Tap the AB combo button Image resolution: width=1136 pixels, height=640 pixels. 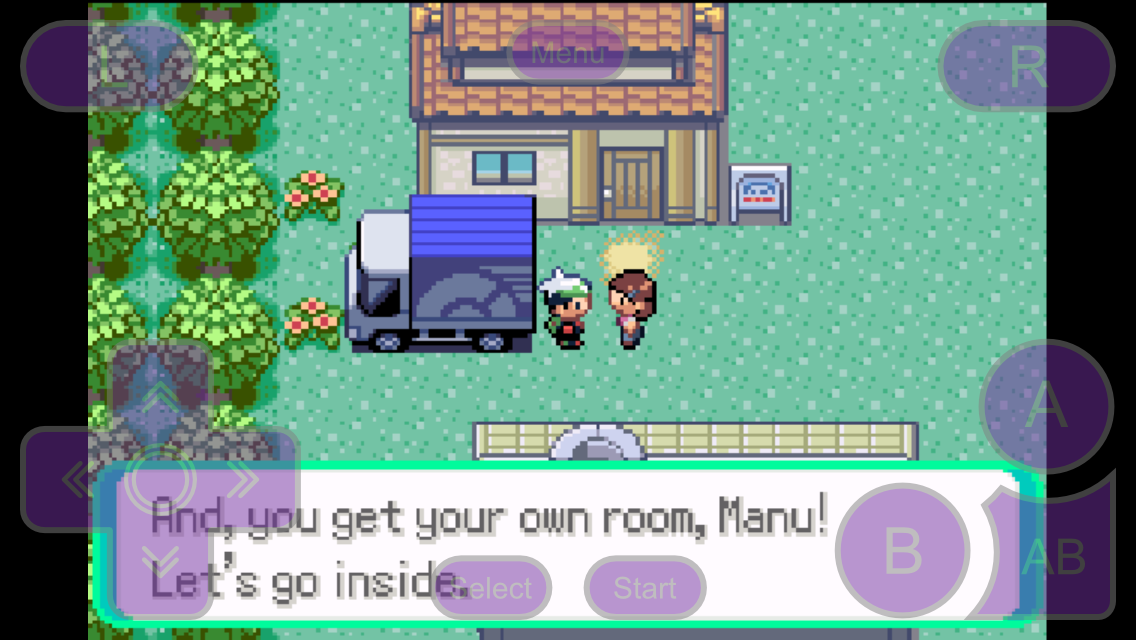tap(1055, 556)
